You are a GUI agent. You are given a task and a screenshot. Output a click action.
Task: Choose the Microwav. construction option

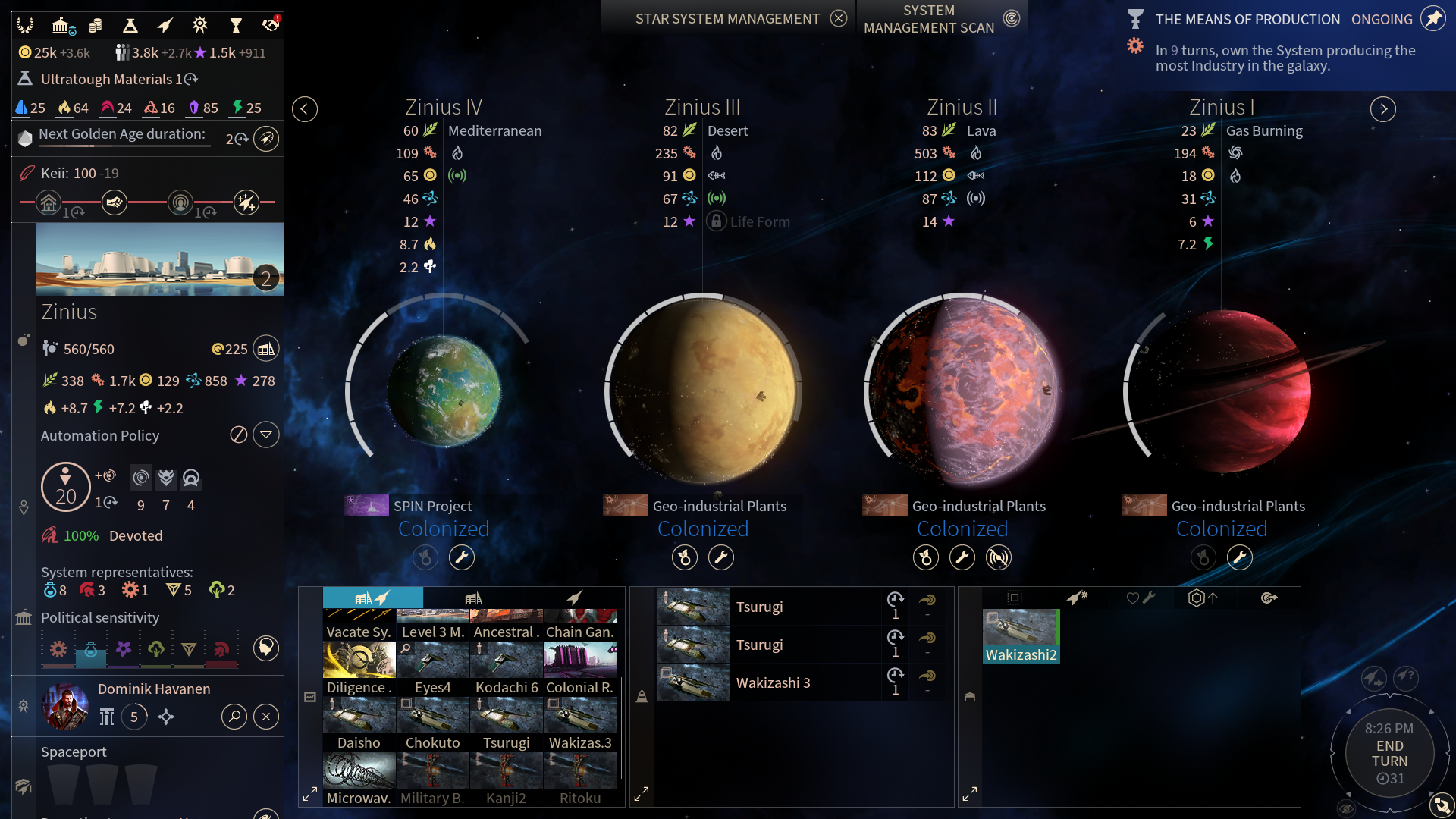(359, 779)
